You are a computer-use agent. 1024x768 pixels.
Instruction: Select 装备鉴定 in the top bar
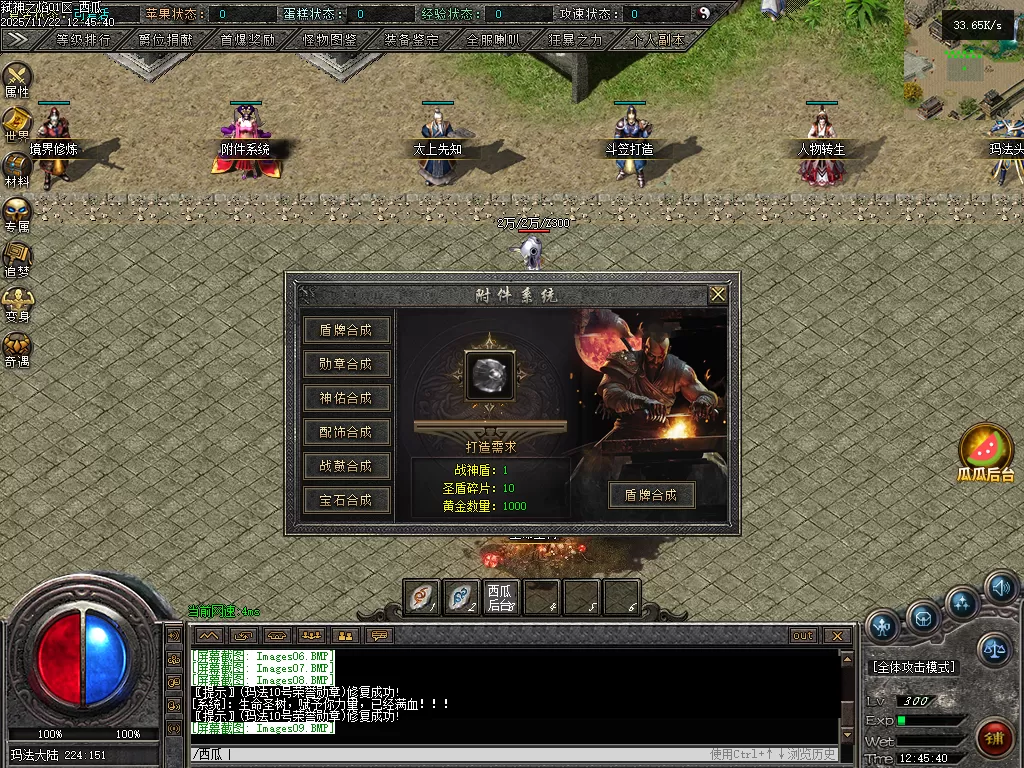point(411,40)
